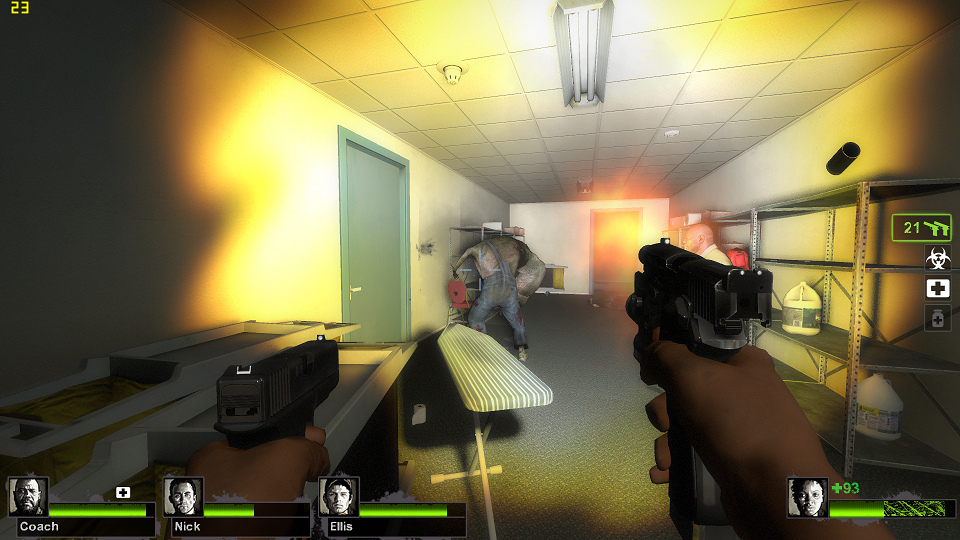The height and width of the screenshot is (540, 960).
Task: Click Coach's first aid kit indicator
Action: click(123, 492)
